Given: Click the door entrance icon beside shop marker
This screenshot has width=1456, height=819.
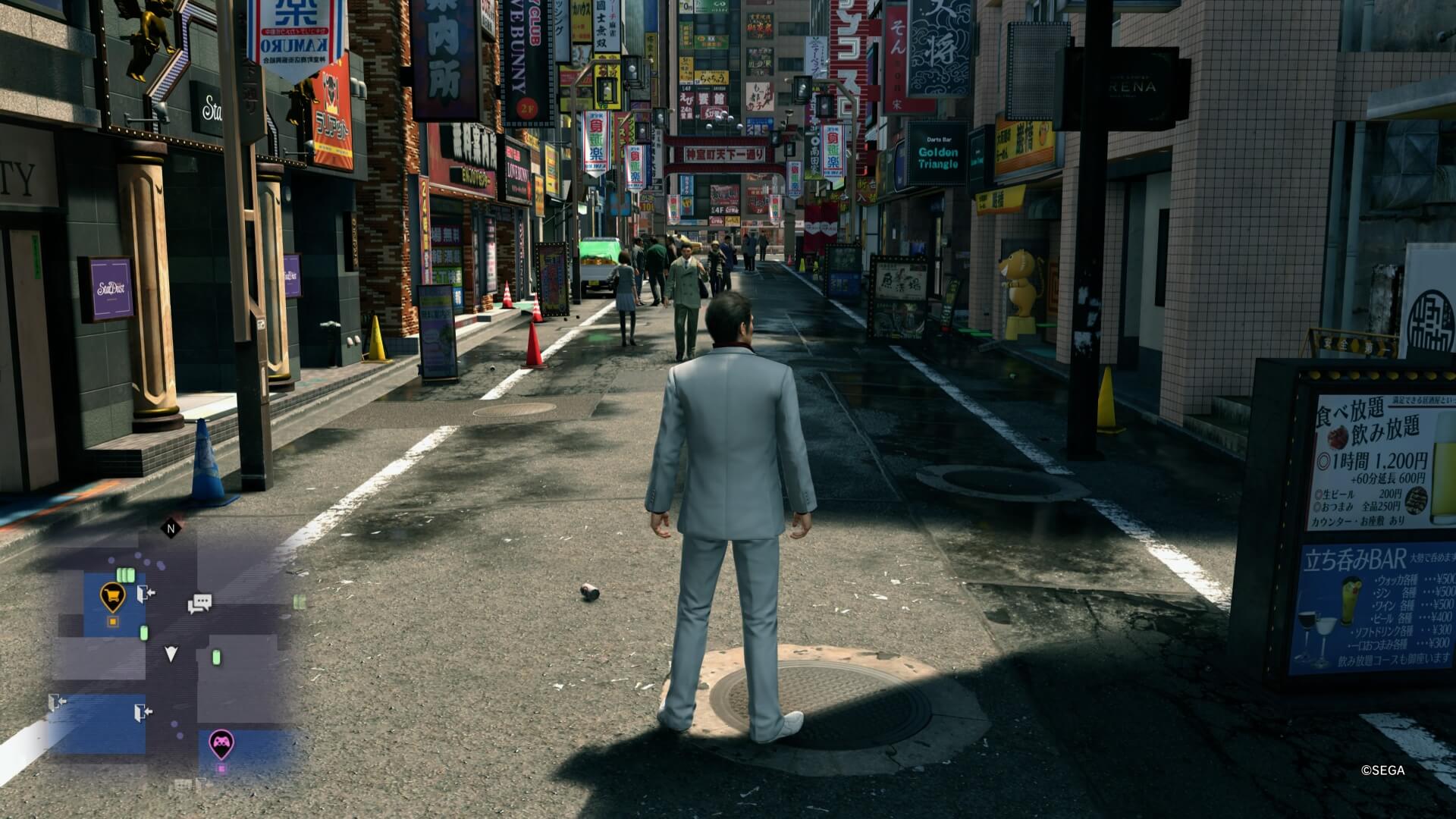Looking at the screenshot, I should coord(146,593).
